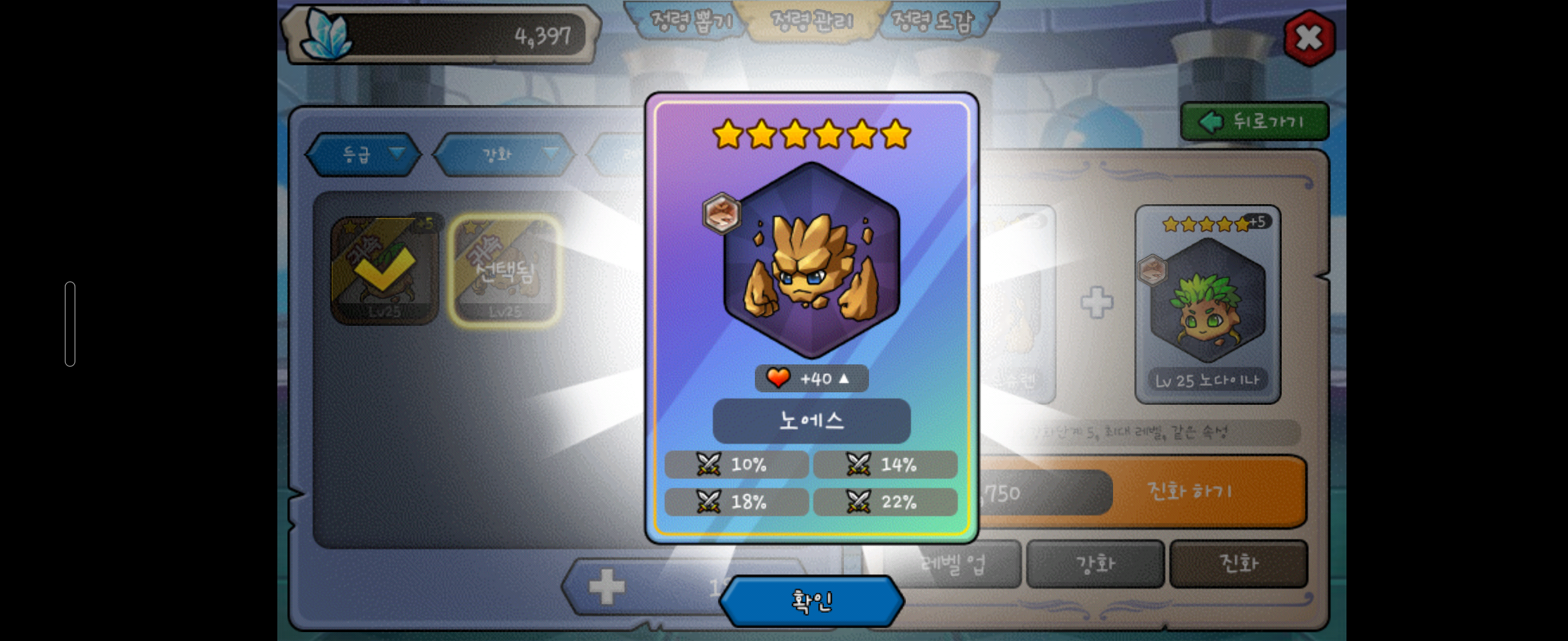
Task: Tap the plus button below the spirit list
Action: tap(607, 587)
